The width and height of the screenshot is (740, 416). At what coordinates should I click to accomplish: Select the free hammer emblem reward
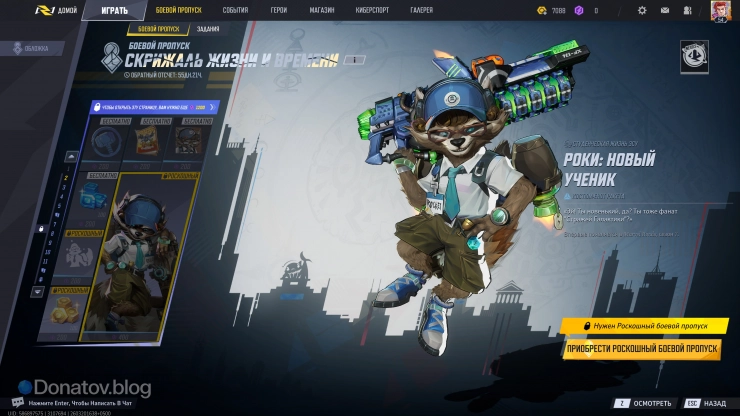point(105,142)
